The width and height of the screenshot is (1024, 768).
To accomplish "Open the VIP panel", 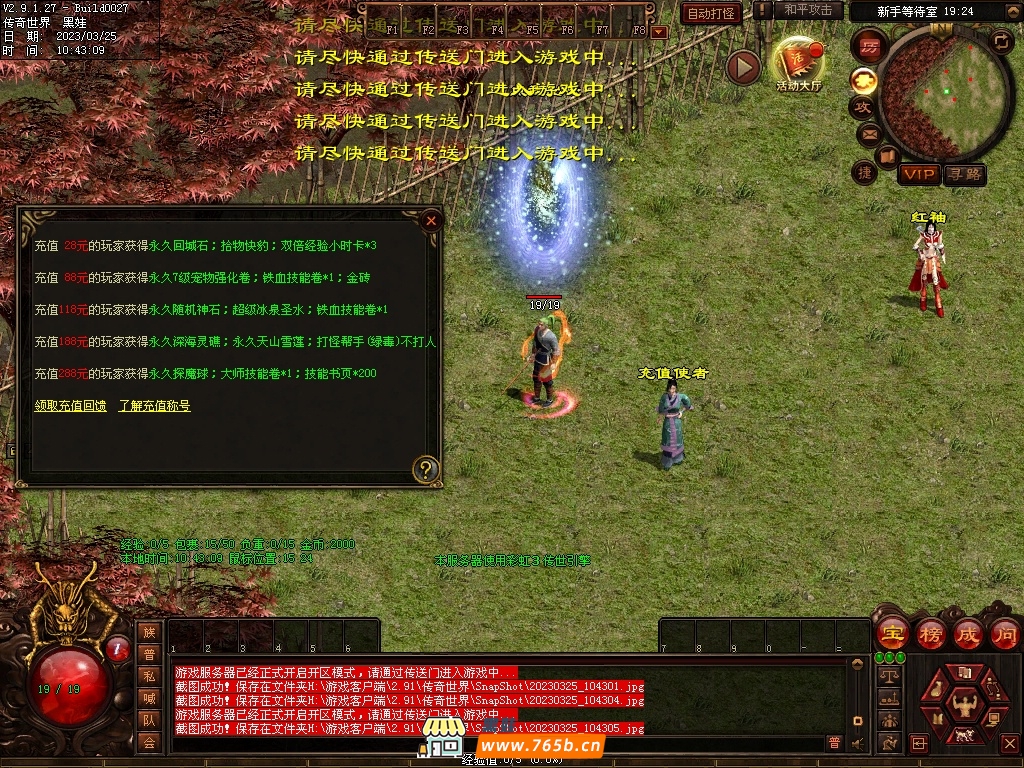I will 918,175.
